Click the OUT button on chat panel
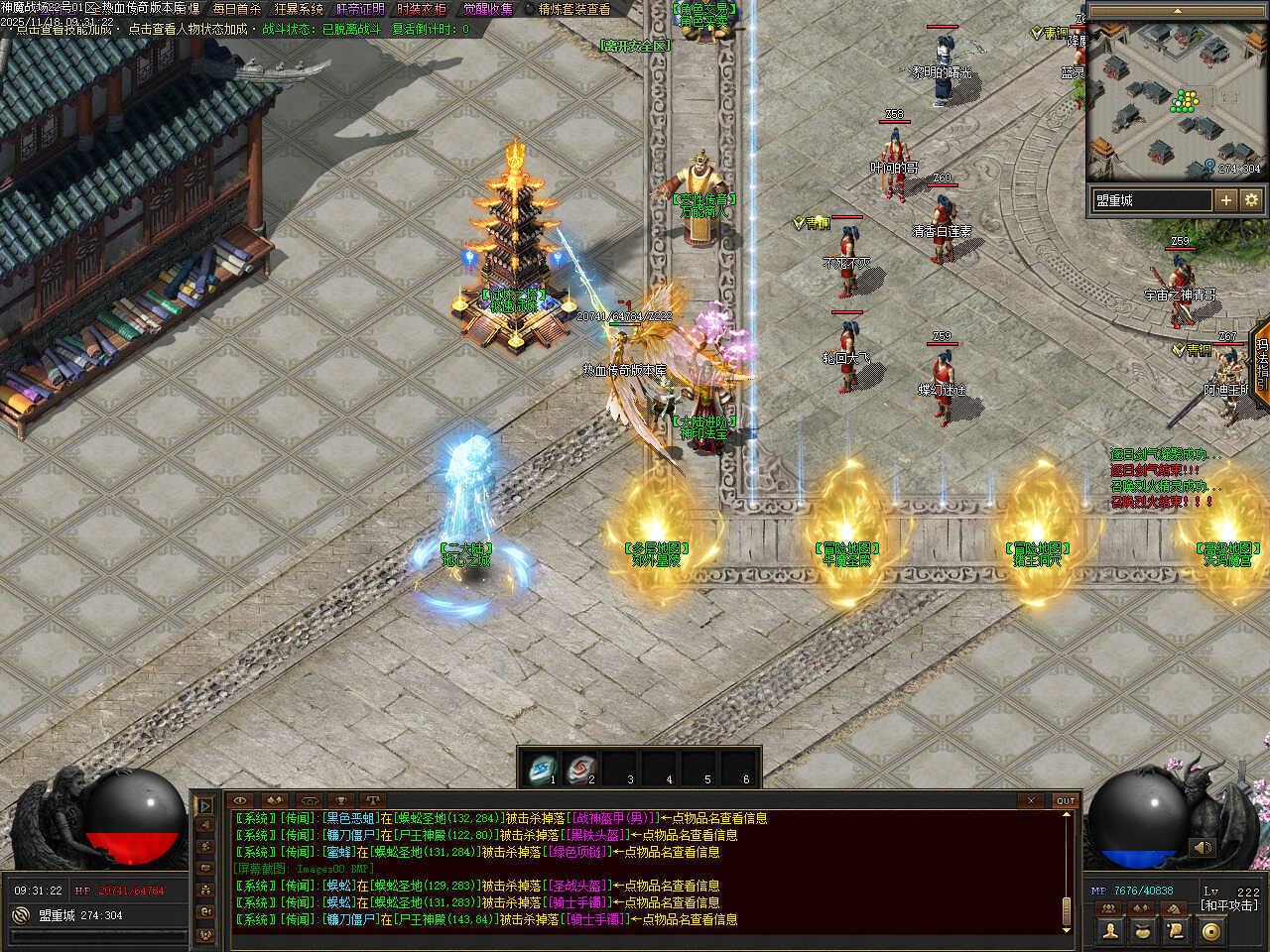1270x952 pixels. (1065, 800)
